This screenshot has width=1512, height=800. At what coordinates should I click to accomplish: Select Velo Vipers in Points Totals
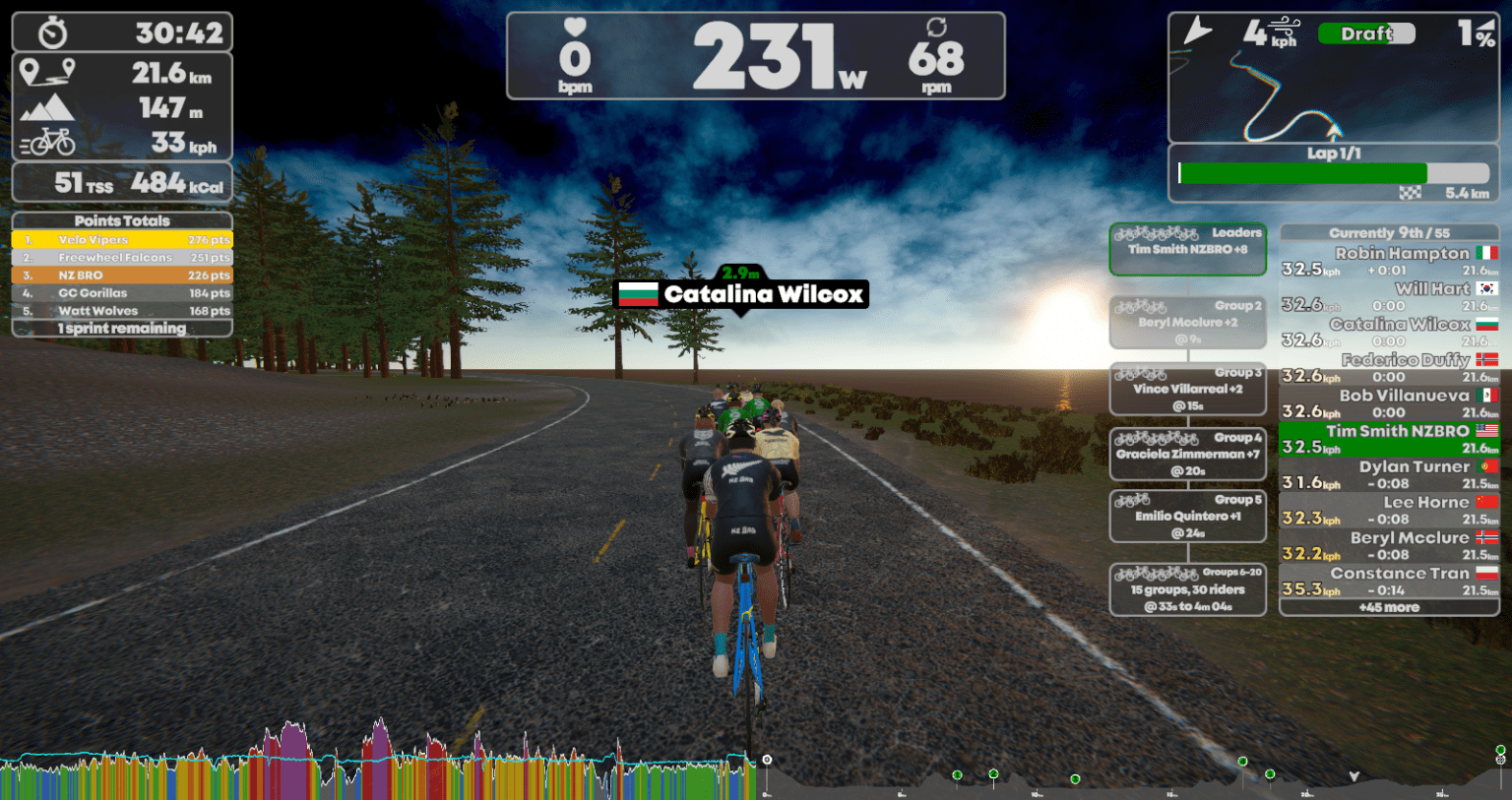click(121, 239)
